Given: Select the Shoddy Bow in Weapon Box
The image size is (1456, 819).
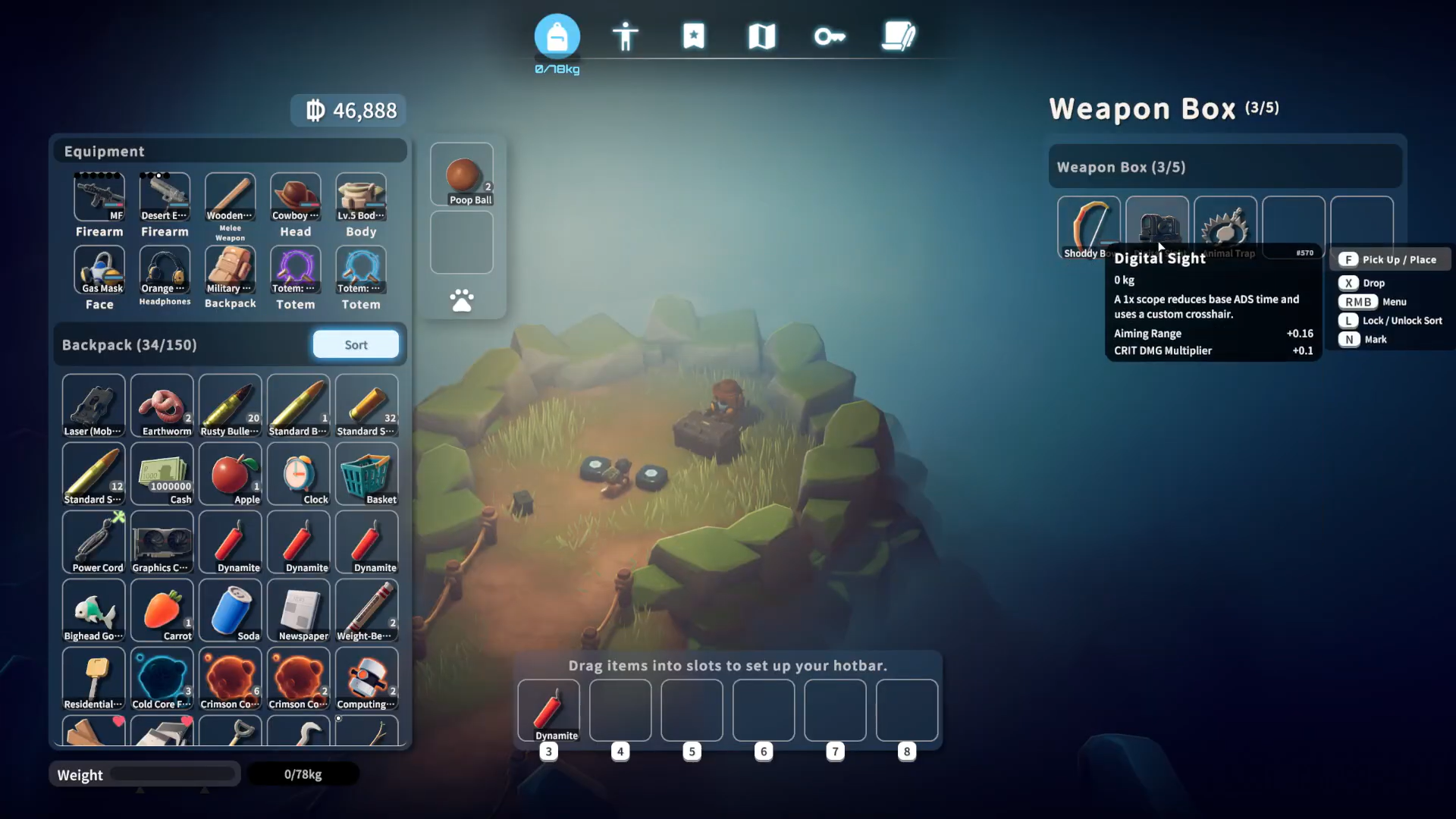Looking at the screenshot, I should point(1088,225).
